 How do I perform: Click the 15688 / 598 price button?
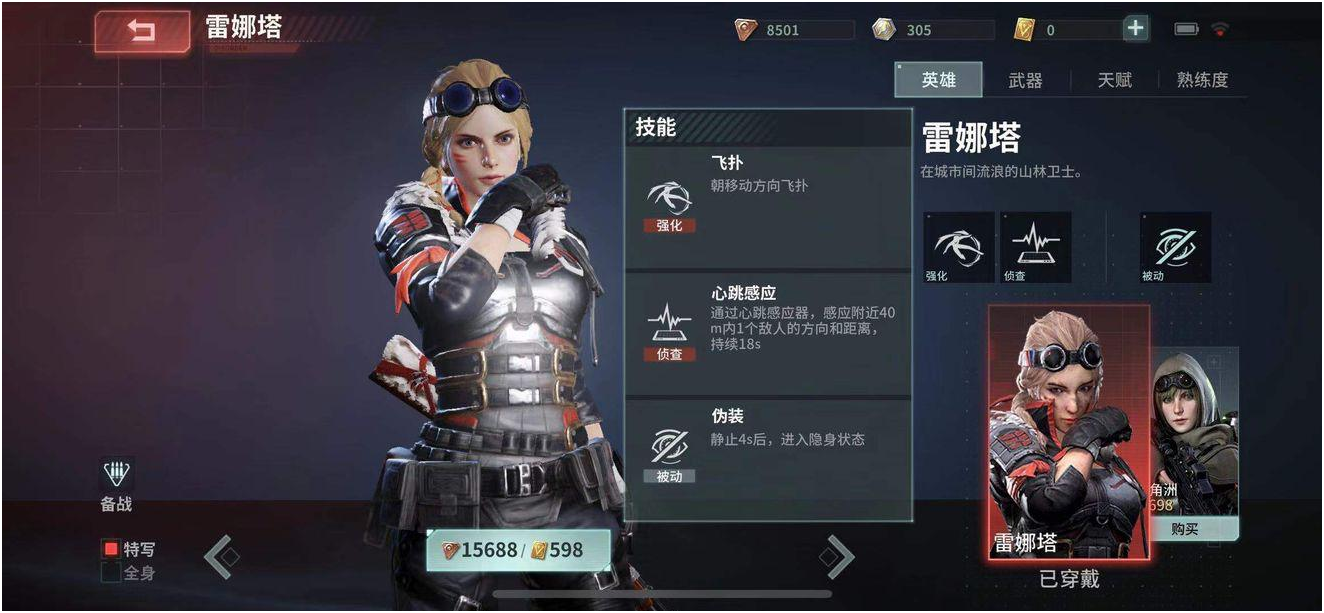pyautogui.click(x=517, y=550)
